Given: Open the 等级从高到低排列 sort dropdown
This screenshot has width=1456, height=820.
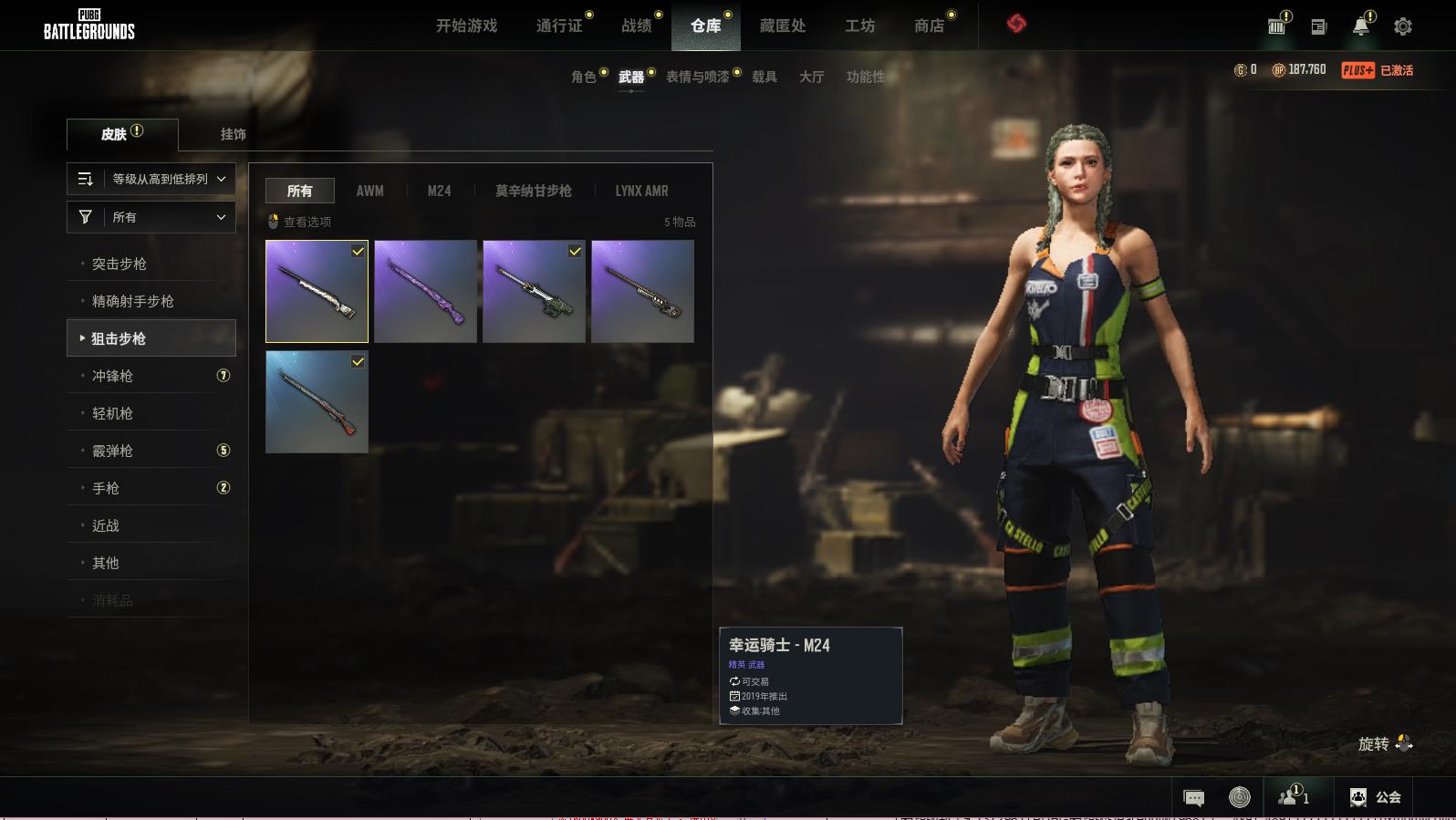Looking at the screenshot, I should [x=151, y=179].
